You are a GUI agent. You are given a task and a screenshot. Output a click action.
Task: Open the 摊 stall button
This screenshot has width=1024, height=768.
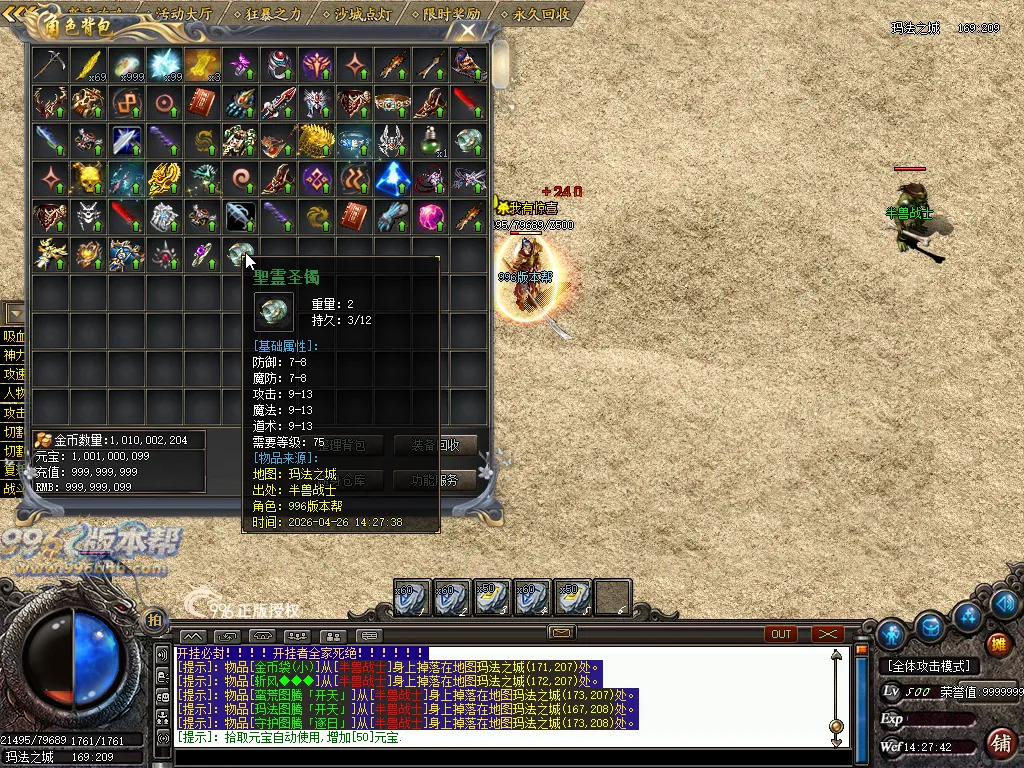click(998, 645)
